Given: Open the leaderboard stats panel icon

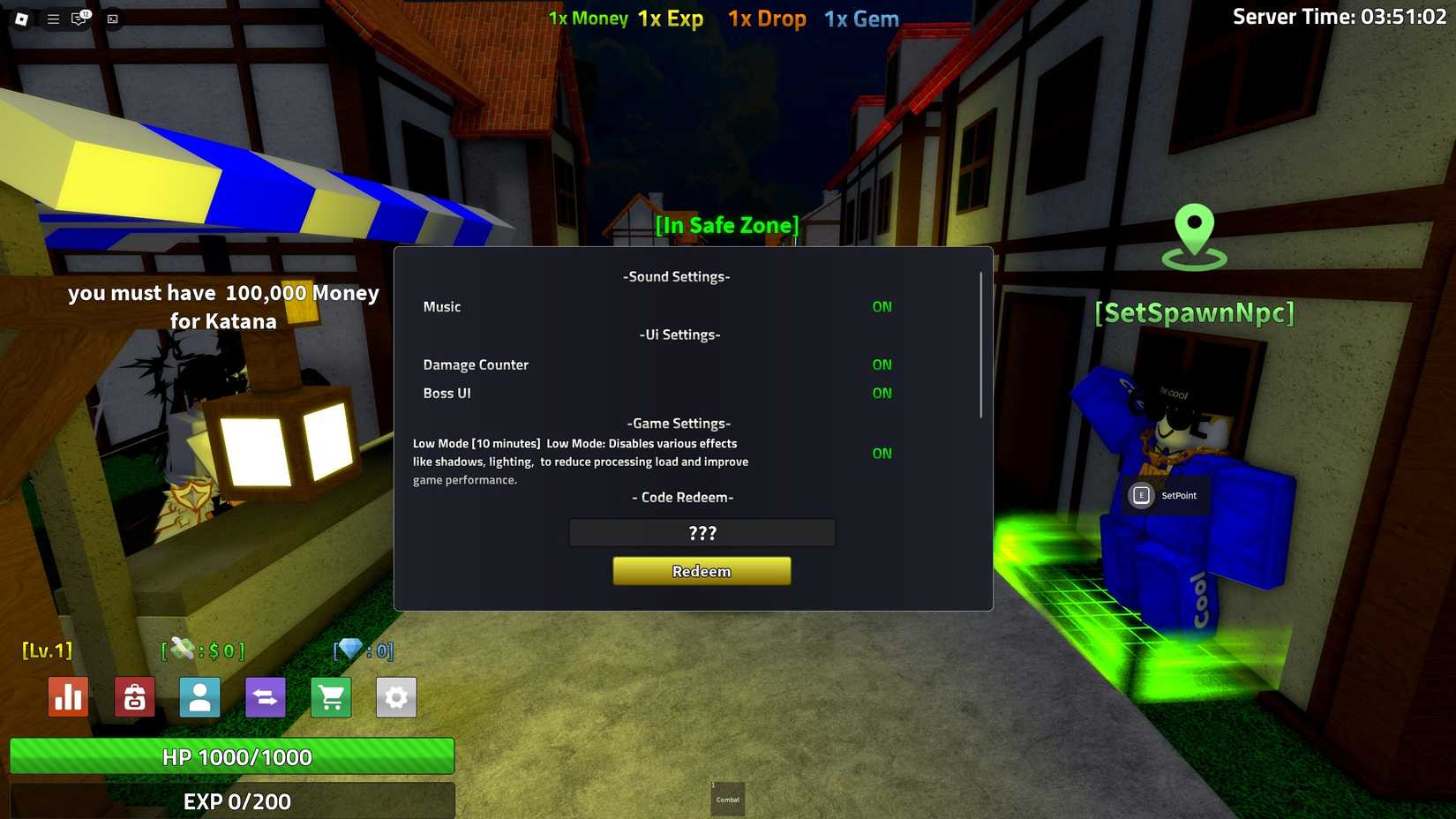Looking at the screenshot, I should tap(68, 697).
